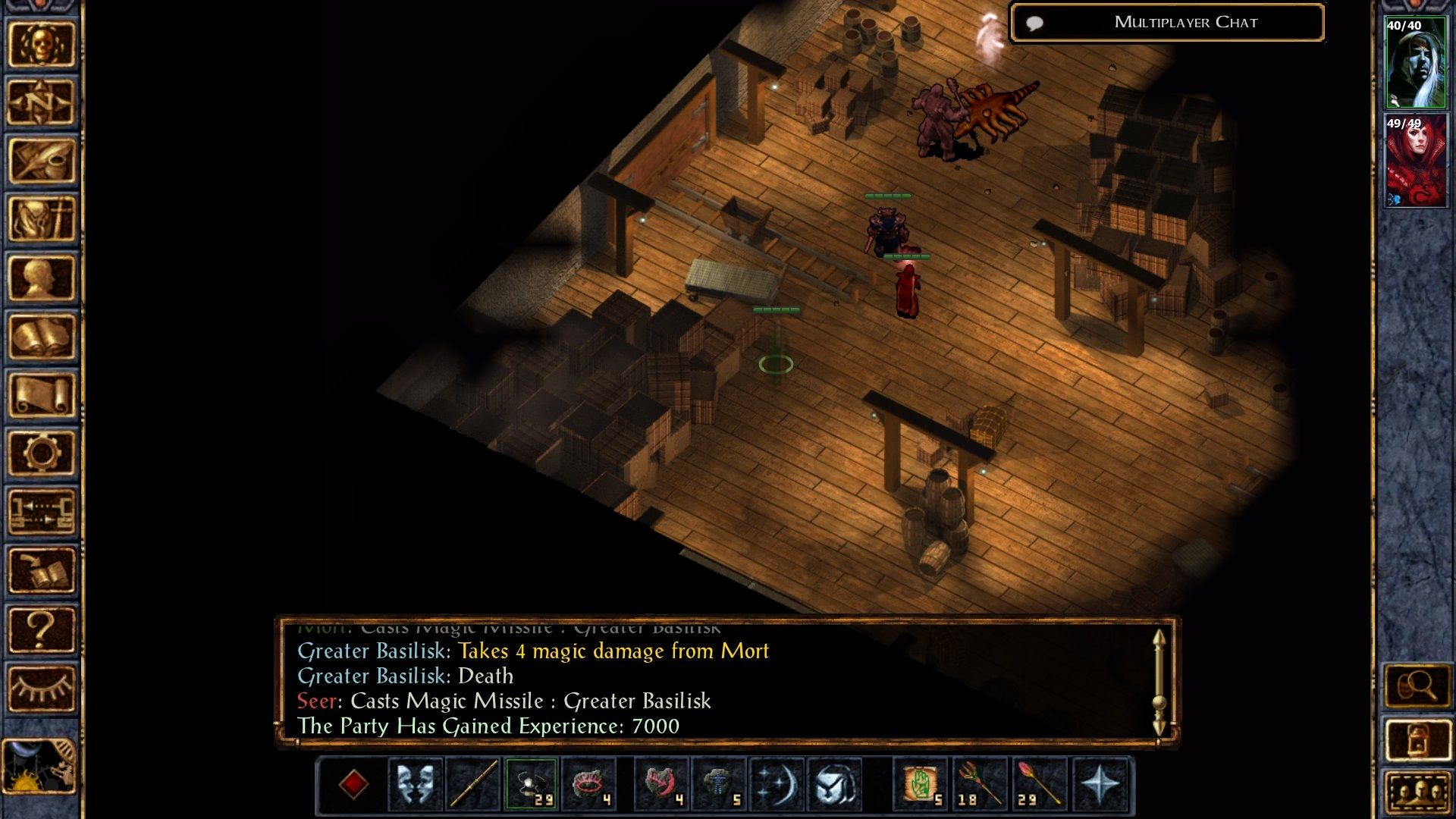The height and width of the screenshot is (819, 1456).
Task: Select the red-haired mage portrait
Action: [x=1415, y=161]
